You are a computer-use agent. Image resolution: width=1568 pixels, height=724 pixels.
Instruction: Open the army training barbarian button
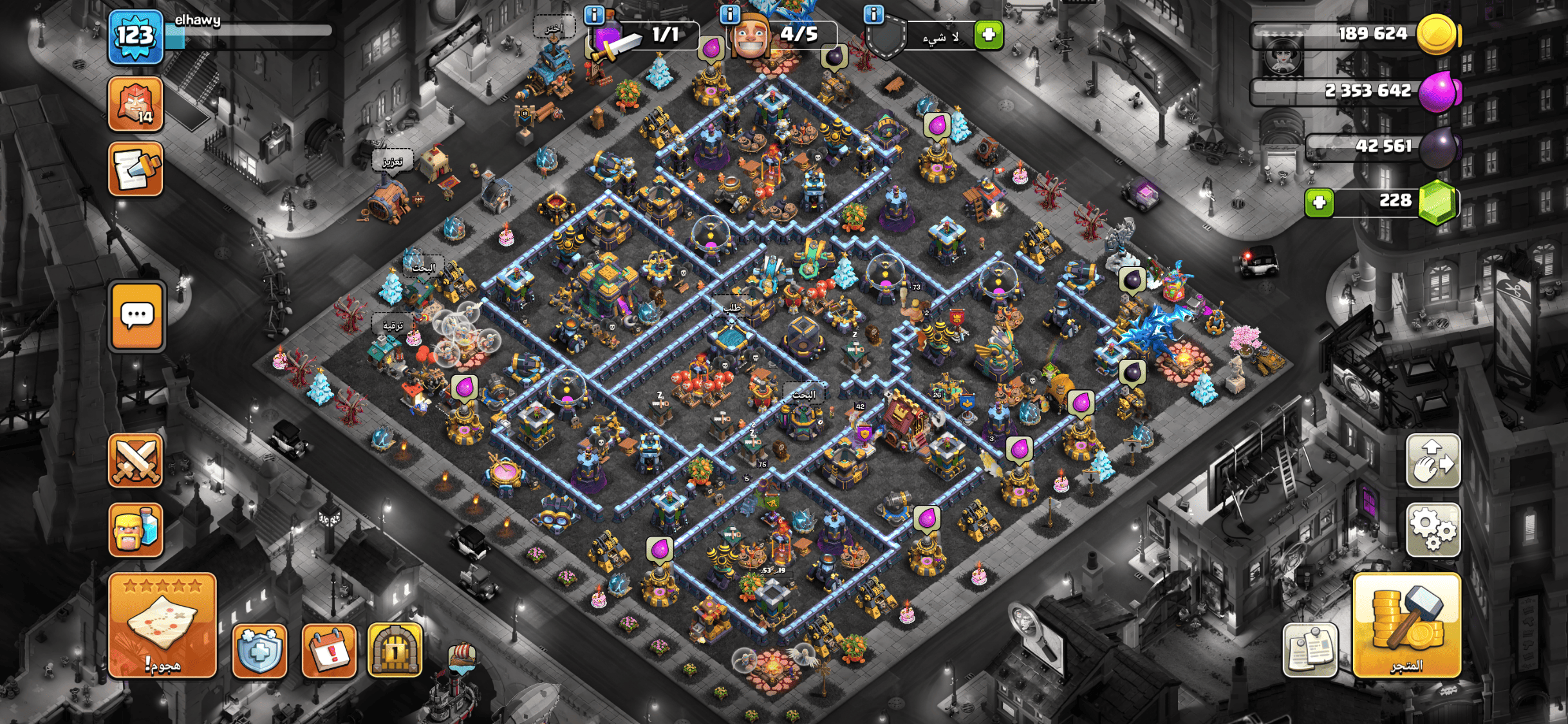click(x=136, y=529)
